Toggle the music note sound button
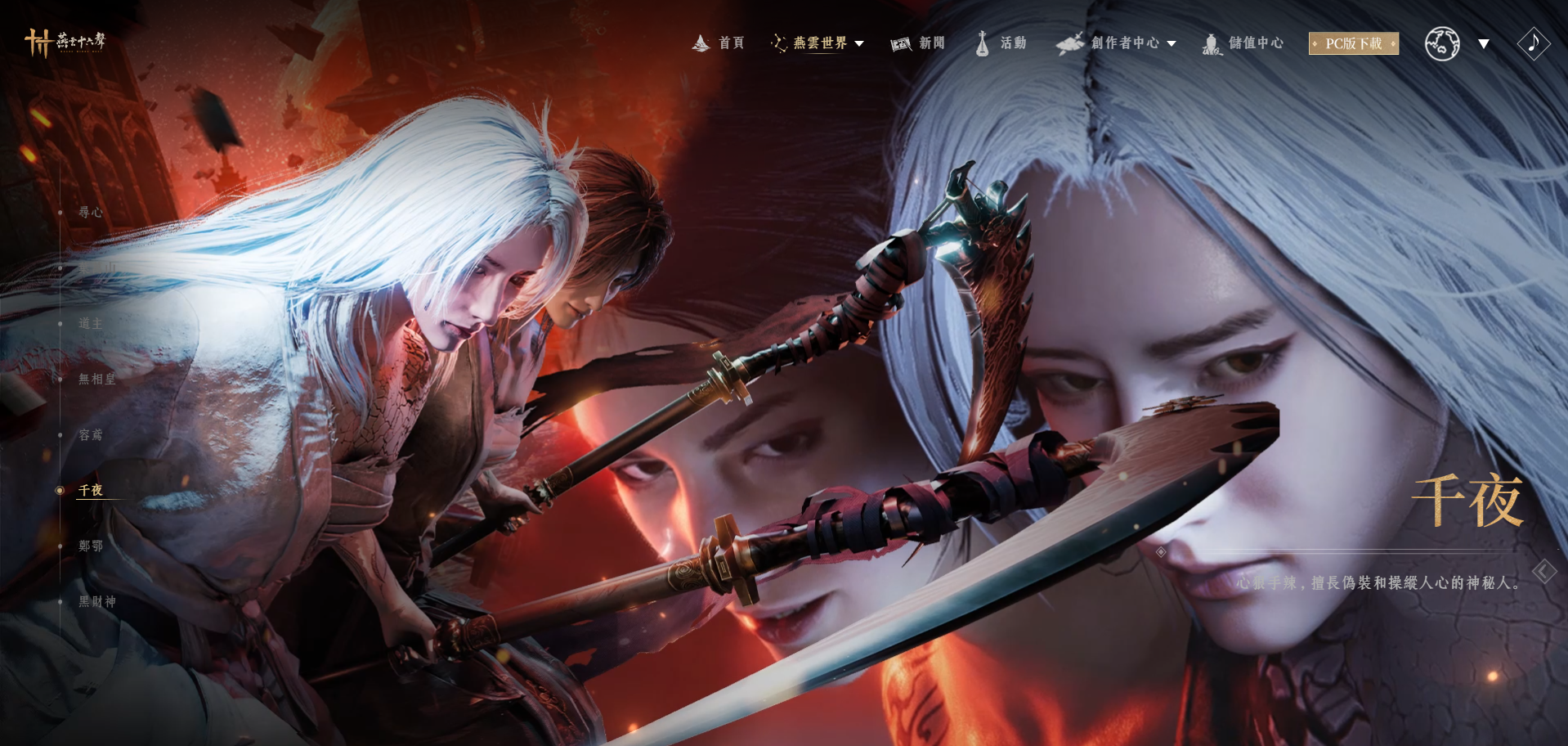This screenshot has height=746, width=1568. (1533, 43)
